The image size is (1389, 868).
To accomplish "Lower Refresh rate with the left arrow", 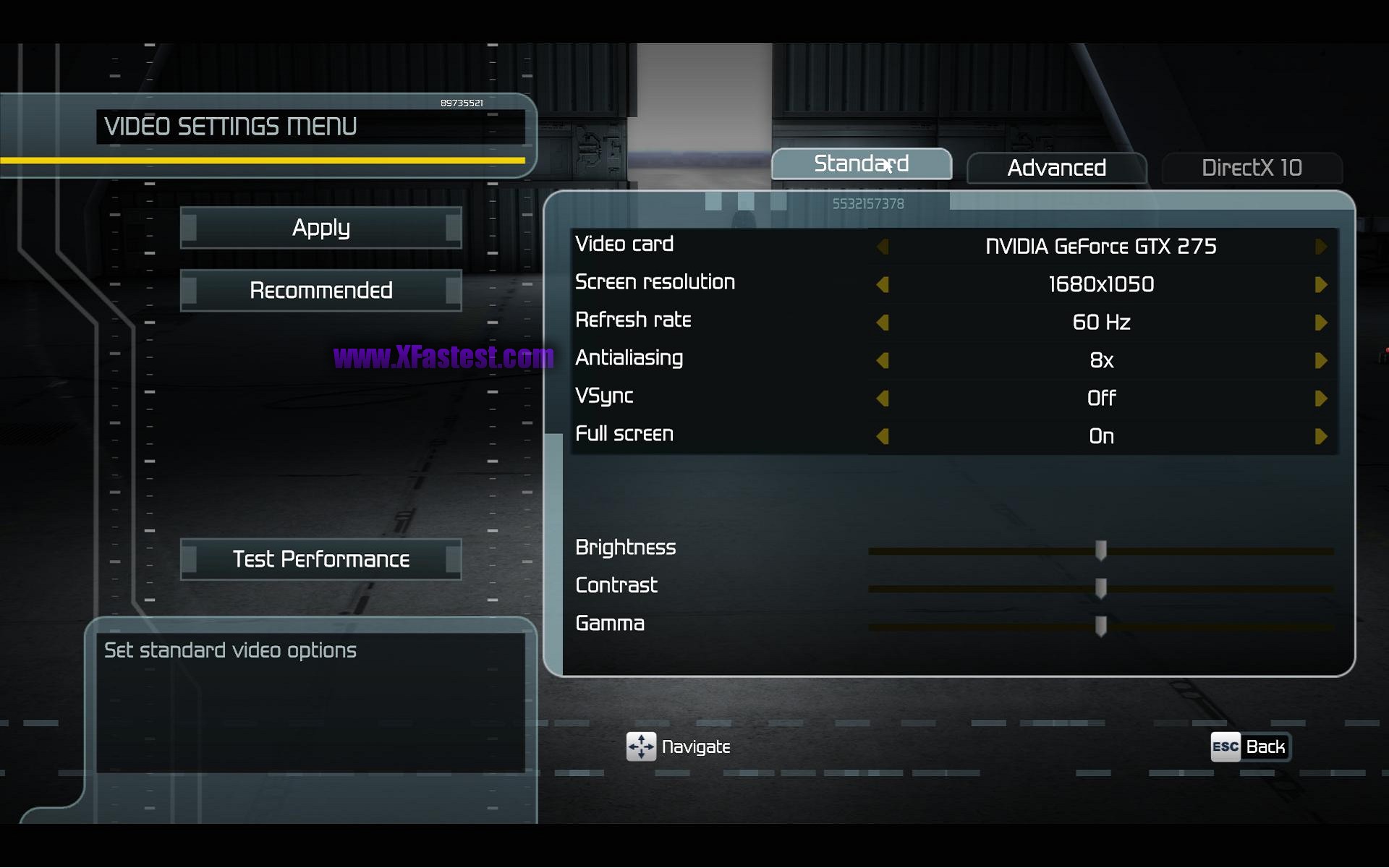I will [x=883, y=323].
